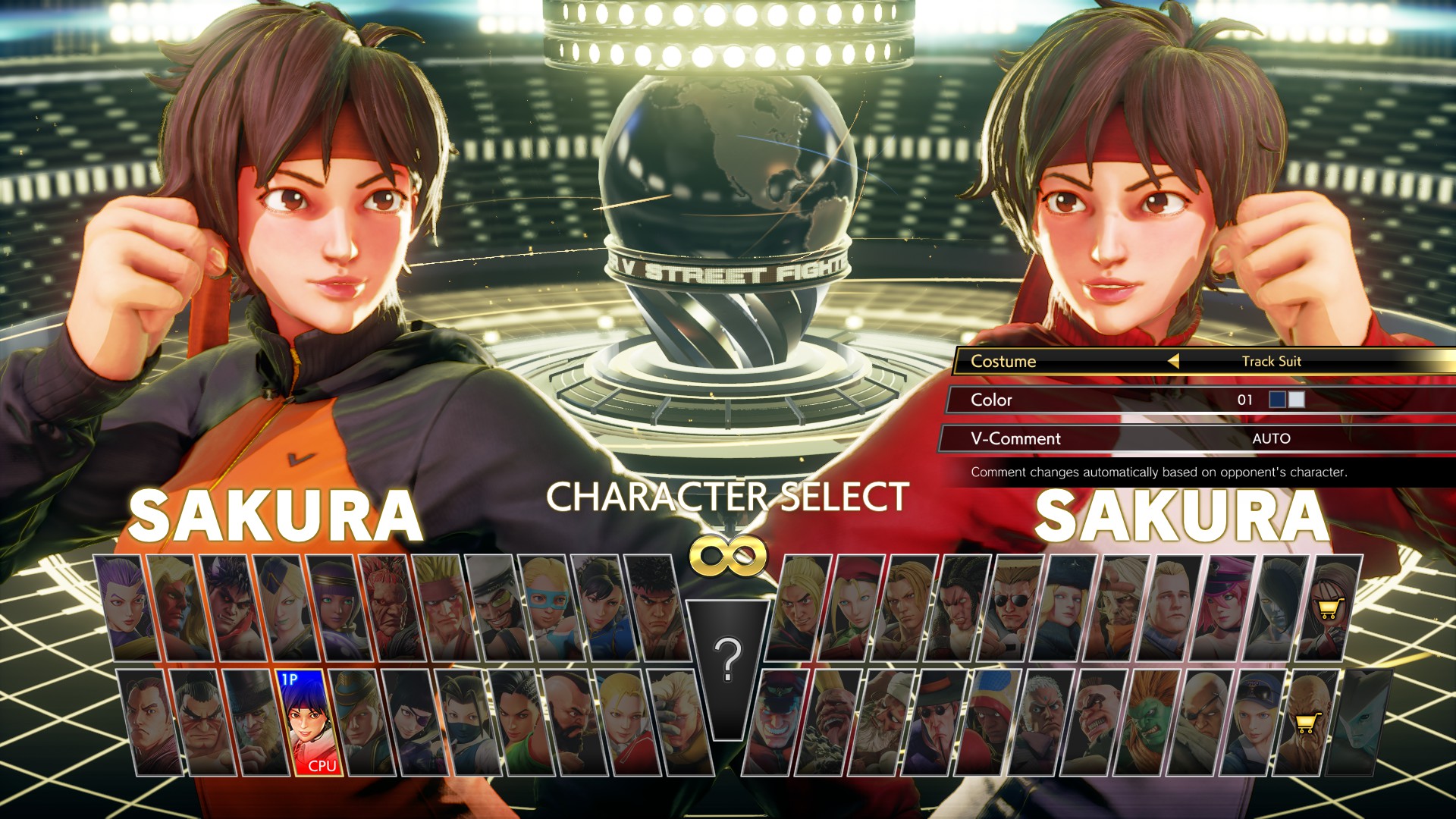Click the left arrow on Costume

[x=1173, y=361]
